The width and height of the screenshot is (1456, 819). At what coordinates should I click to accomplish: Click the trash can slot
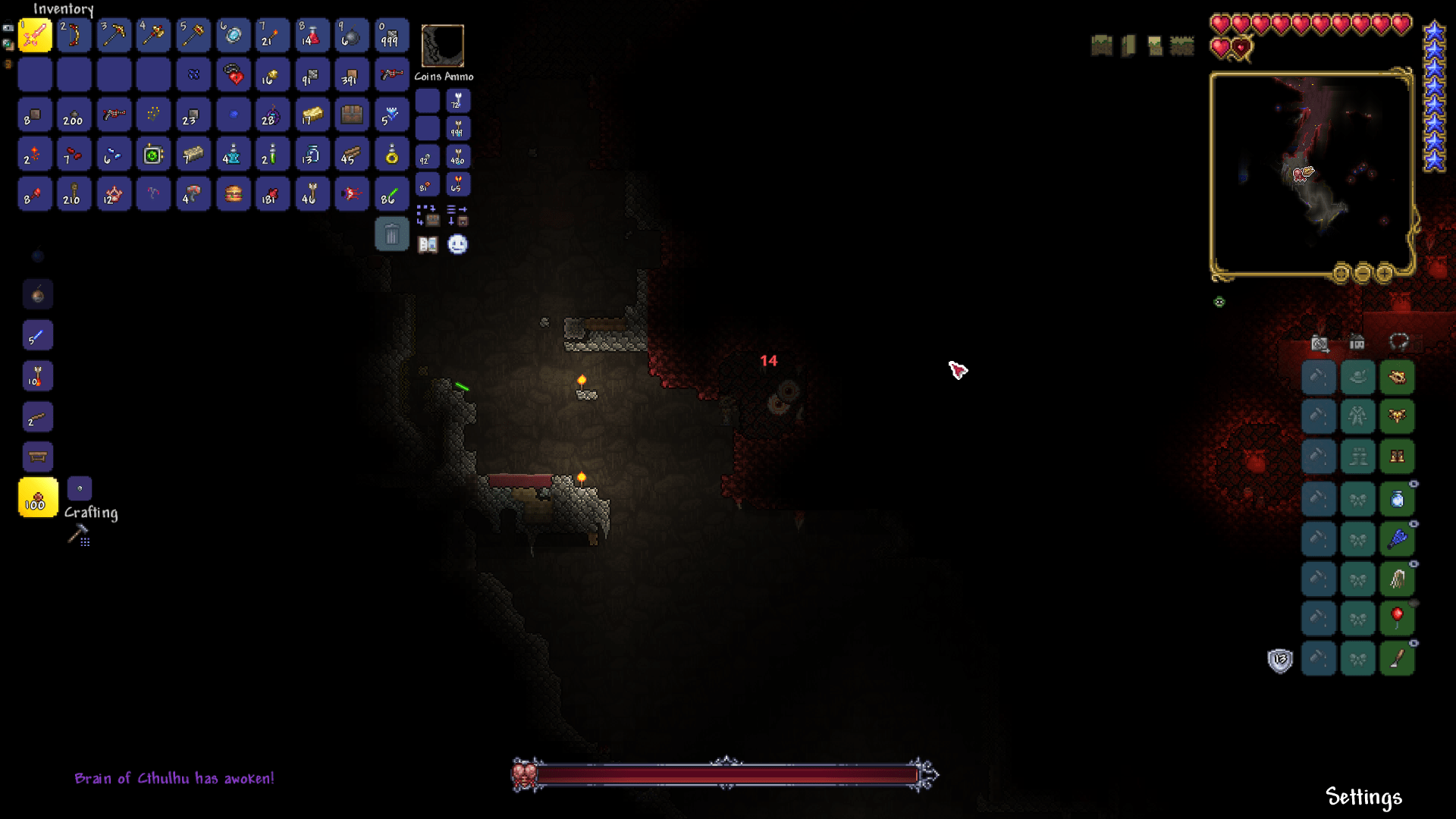click(x=391, y=234)
